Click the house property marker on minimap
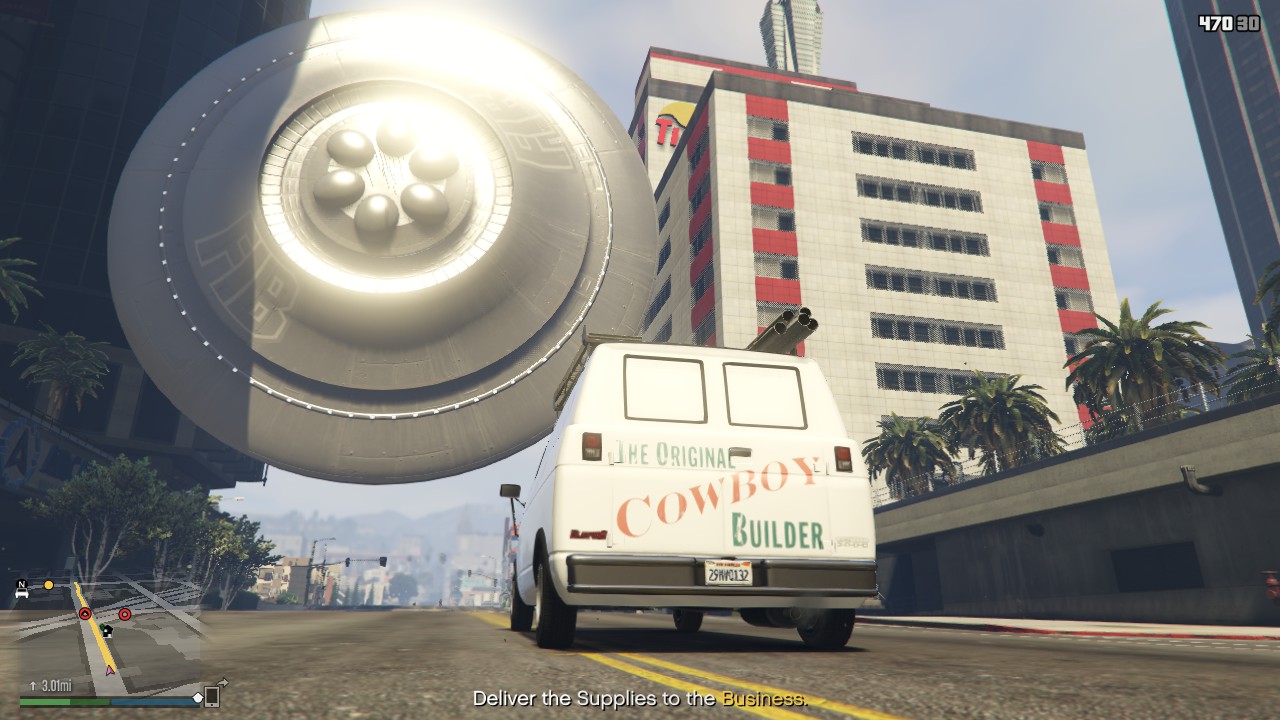 [107, 630]
